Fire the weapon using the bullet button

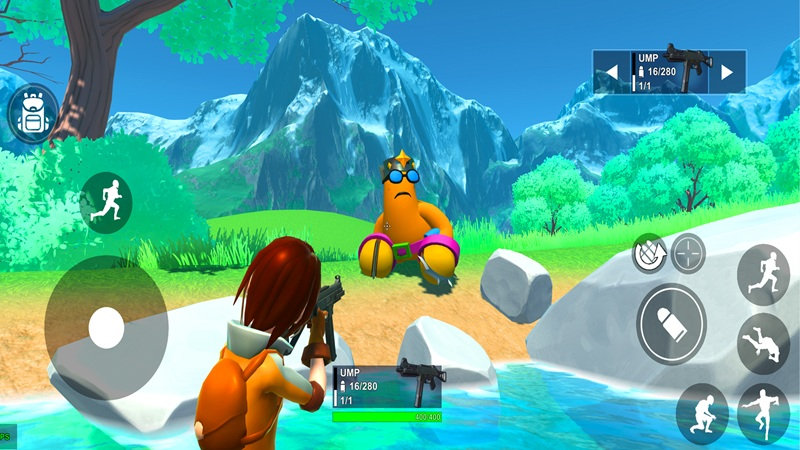[672, 324]
